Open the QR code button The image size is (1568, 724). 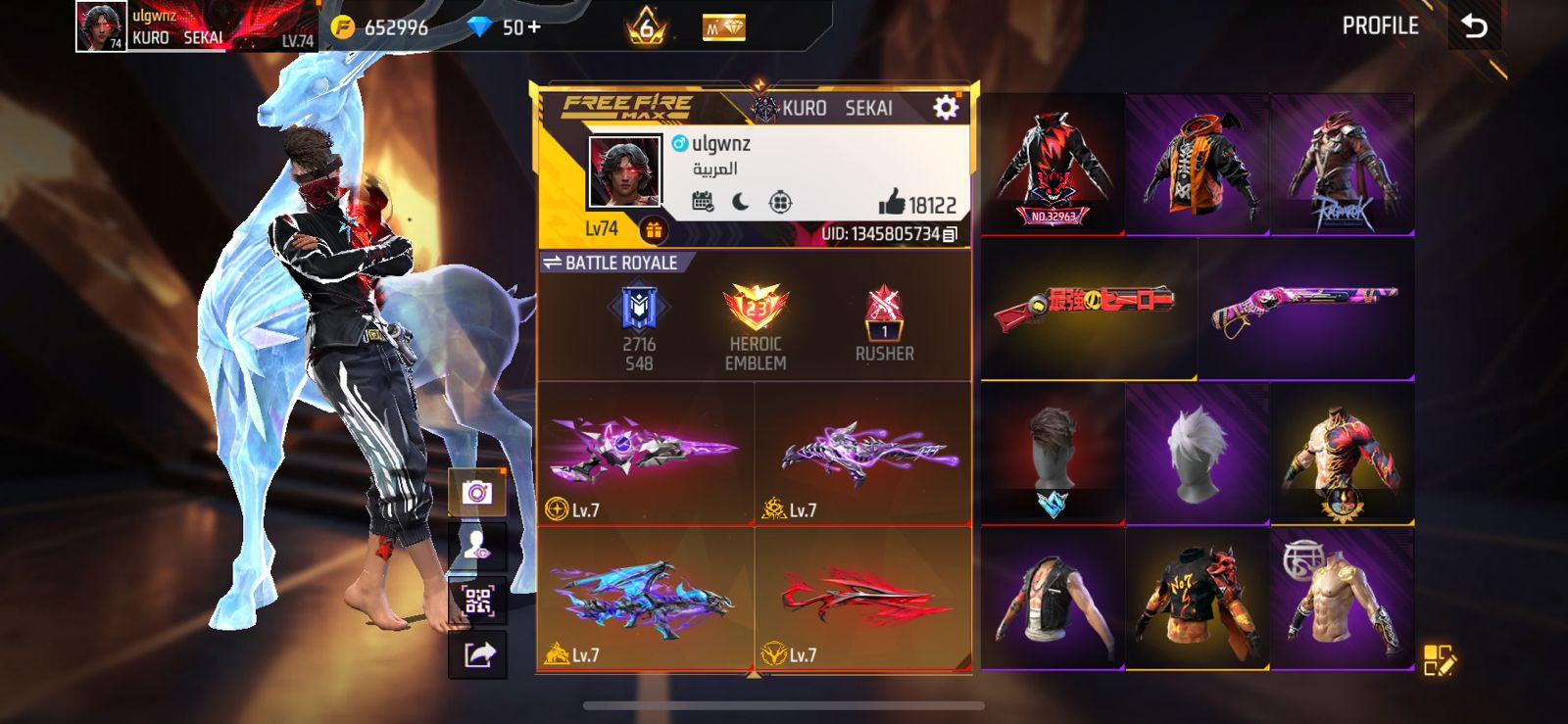(x=477, y=601)
